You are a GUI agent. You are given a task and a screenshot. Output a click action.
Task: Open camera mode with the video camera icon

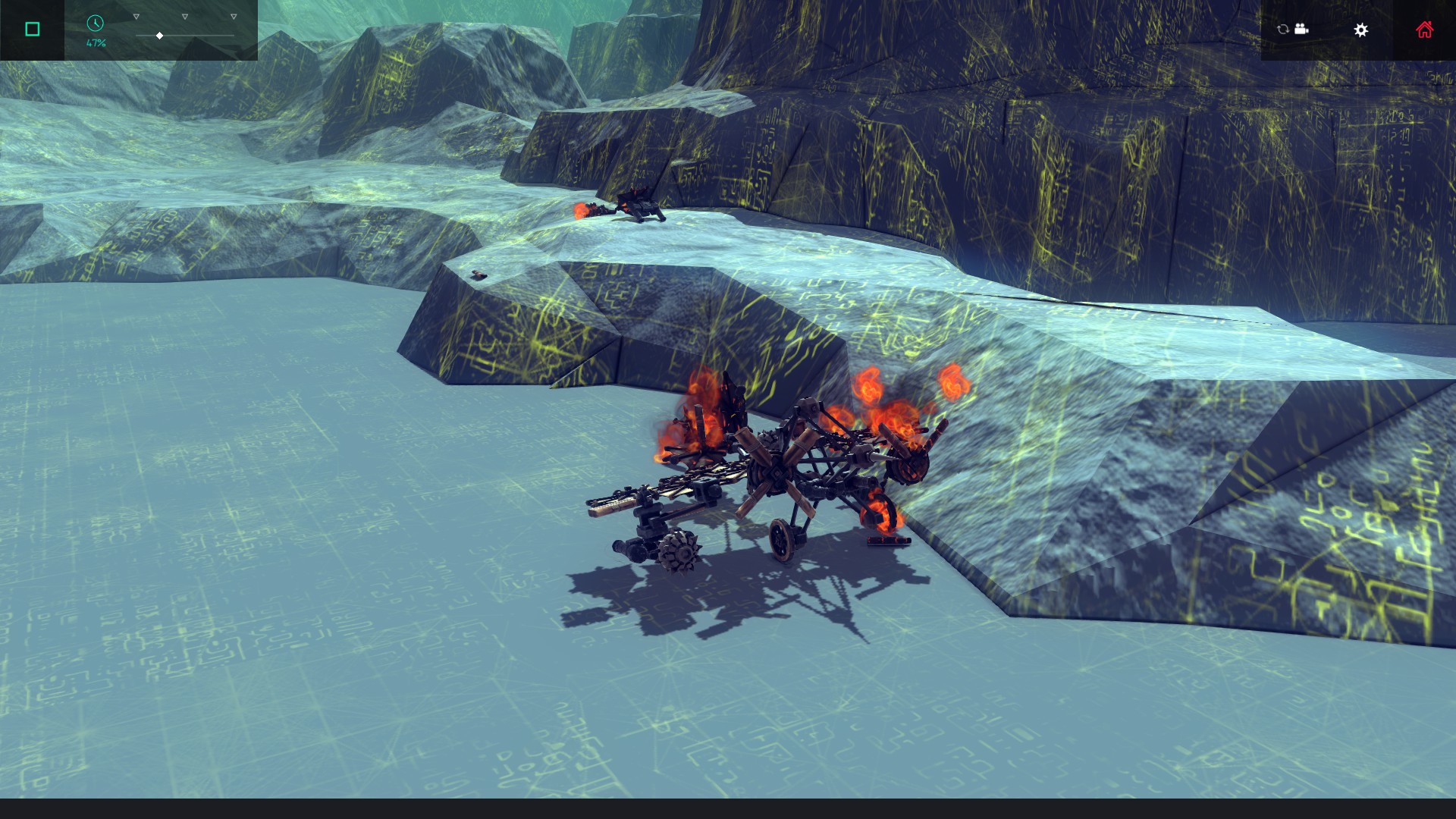1303,29
